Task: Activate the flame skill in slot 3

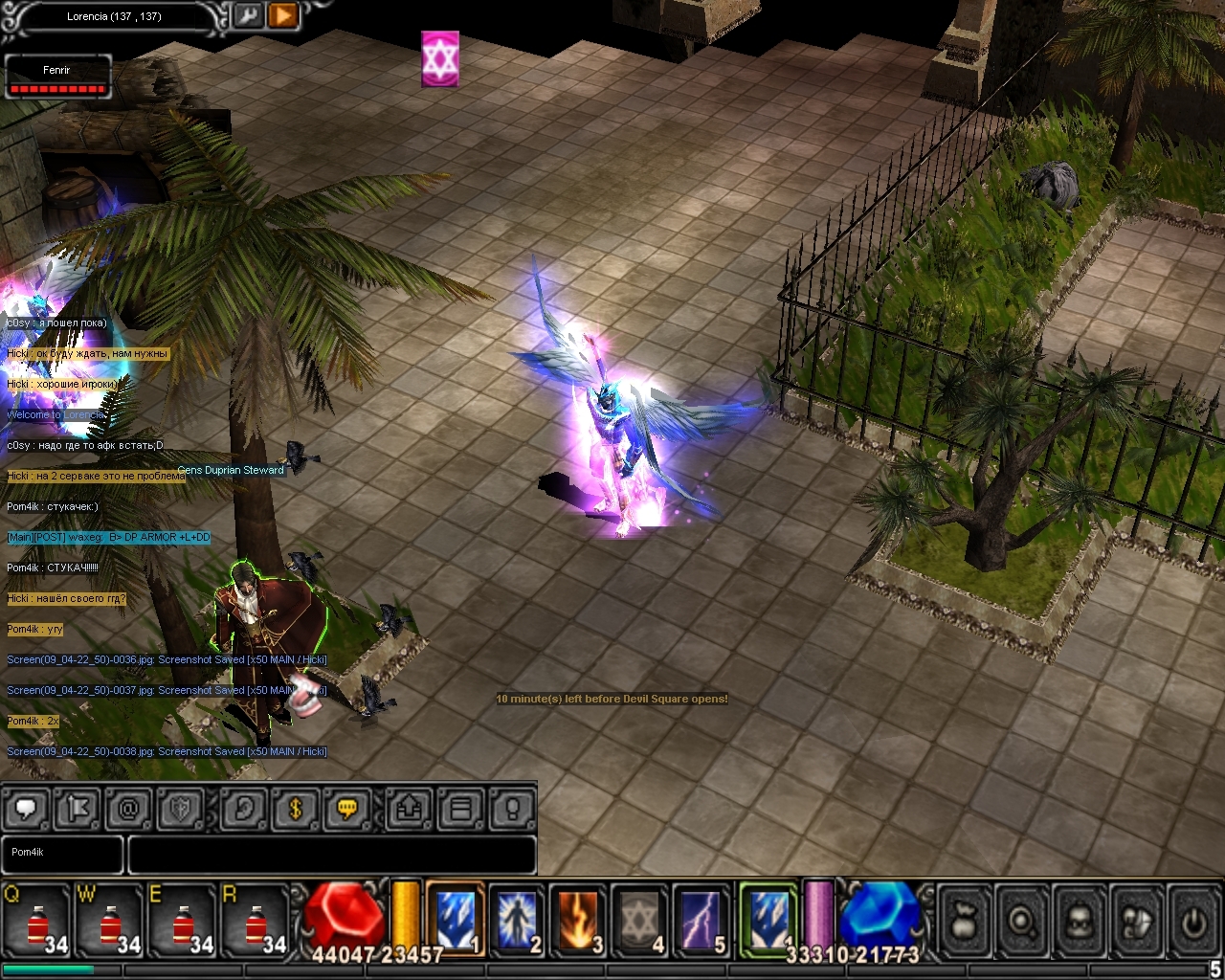Action: (x=578, y=920)
